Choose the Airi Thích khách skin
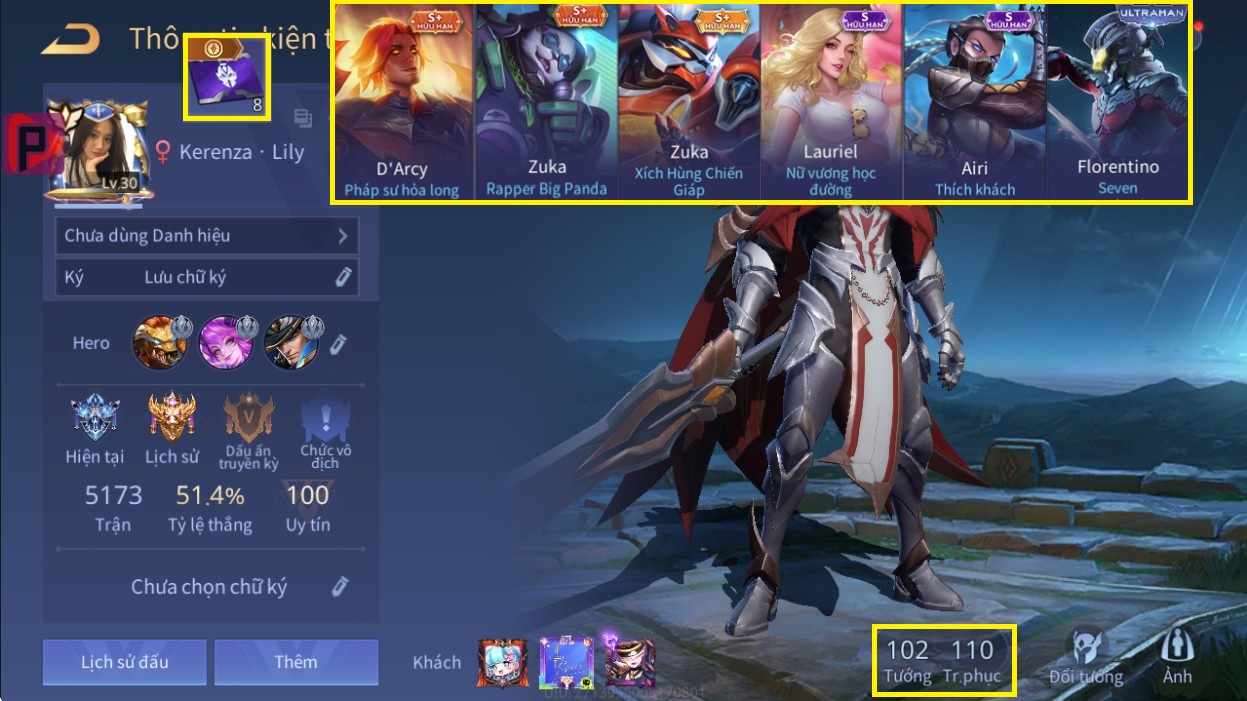 974,103
